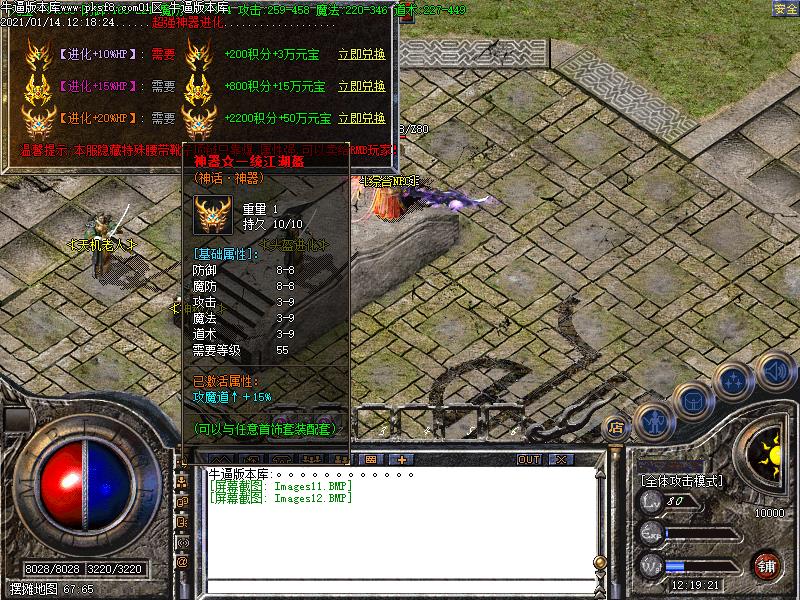Redeem the +15%HP evolution exchange link
Viewport: 800px width, 600px height.
click(x=361, y=87)
